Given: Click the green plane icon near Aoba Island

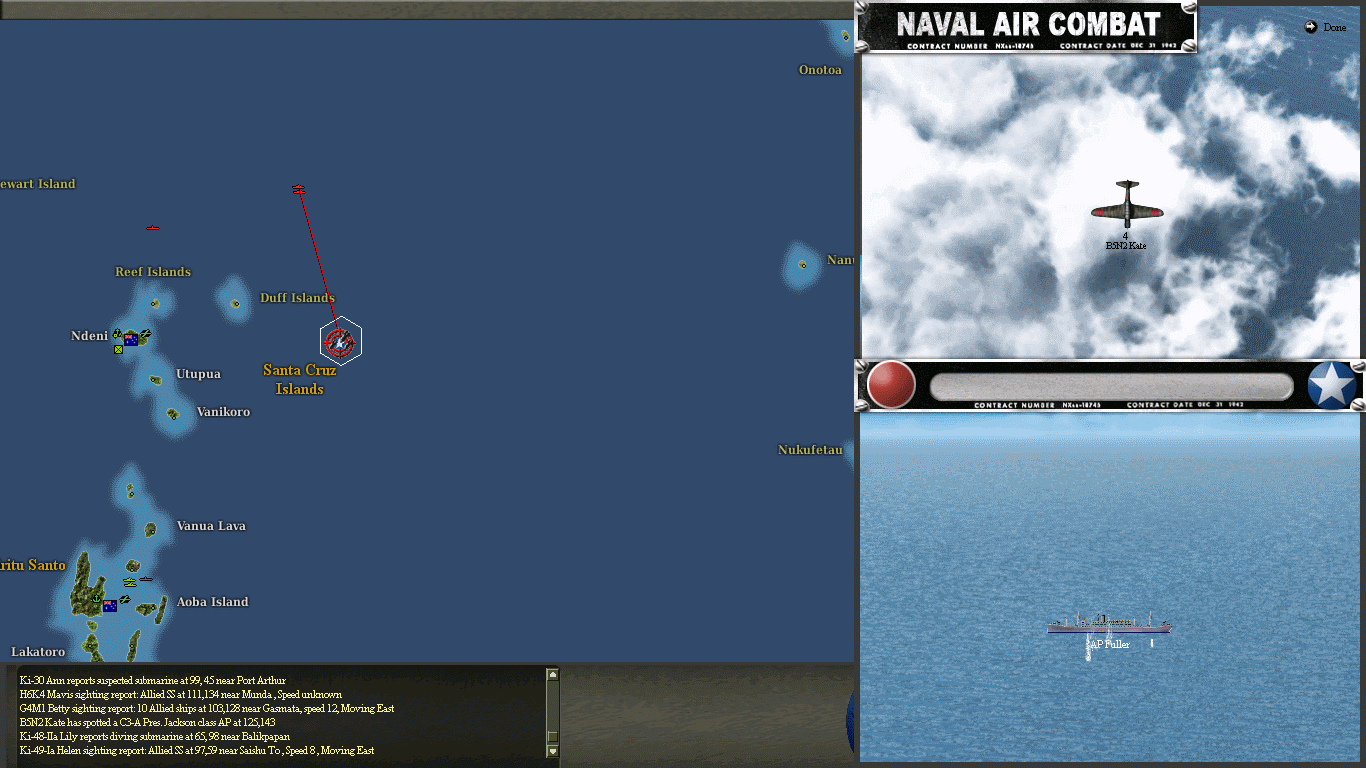Looking at the screenshot, I should [x=125, y=598].
